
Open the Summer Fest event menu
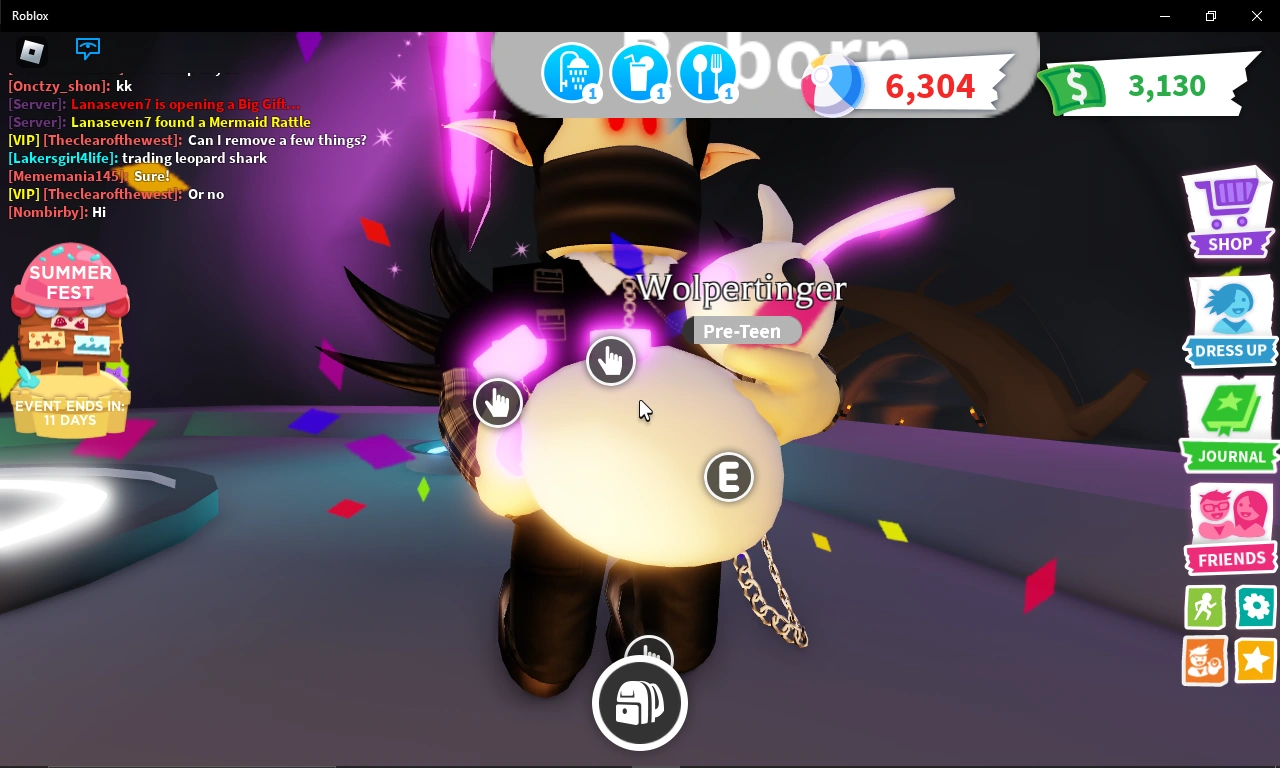[70, 330]
